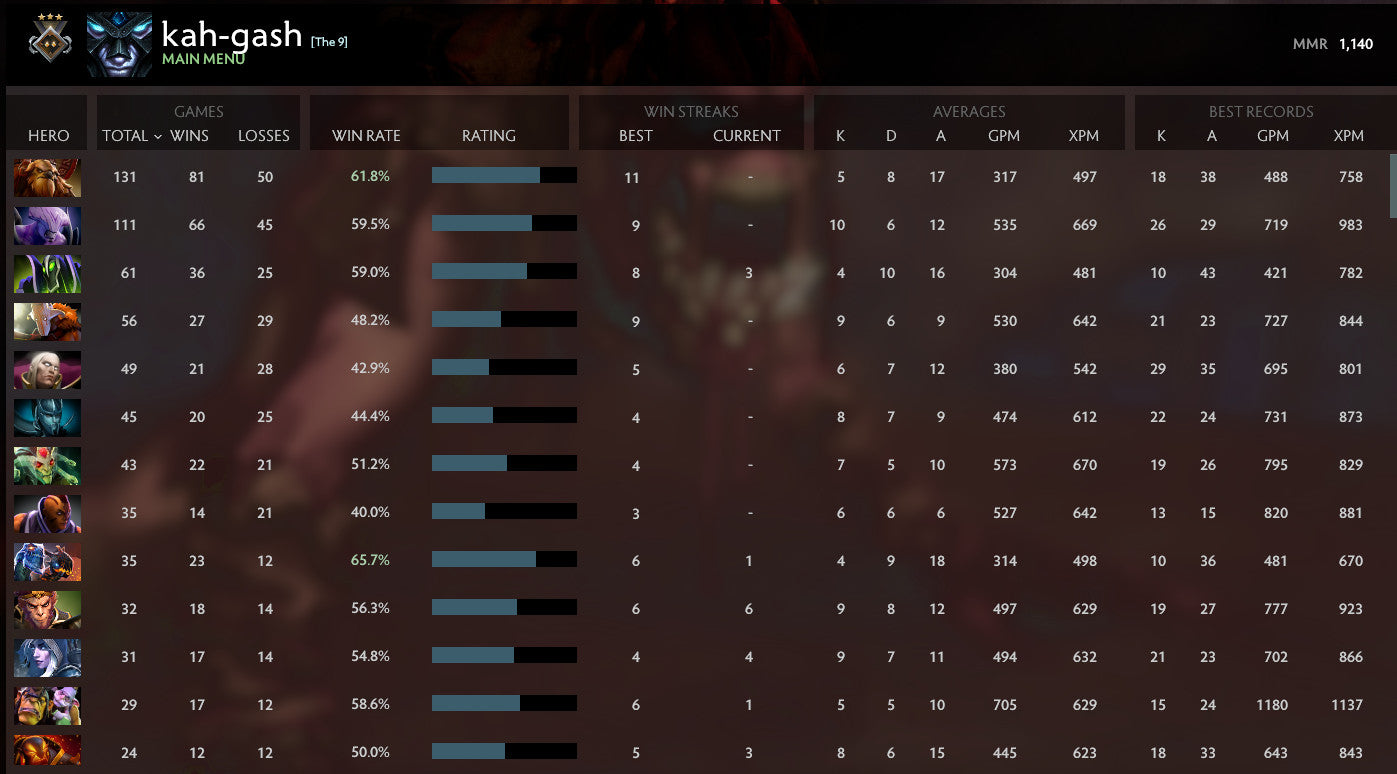This screenshot has width=1397, height=774.
Task: Sort by XPM under BEST RECORDS
Action: [1349, 135]
